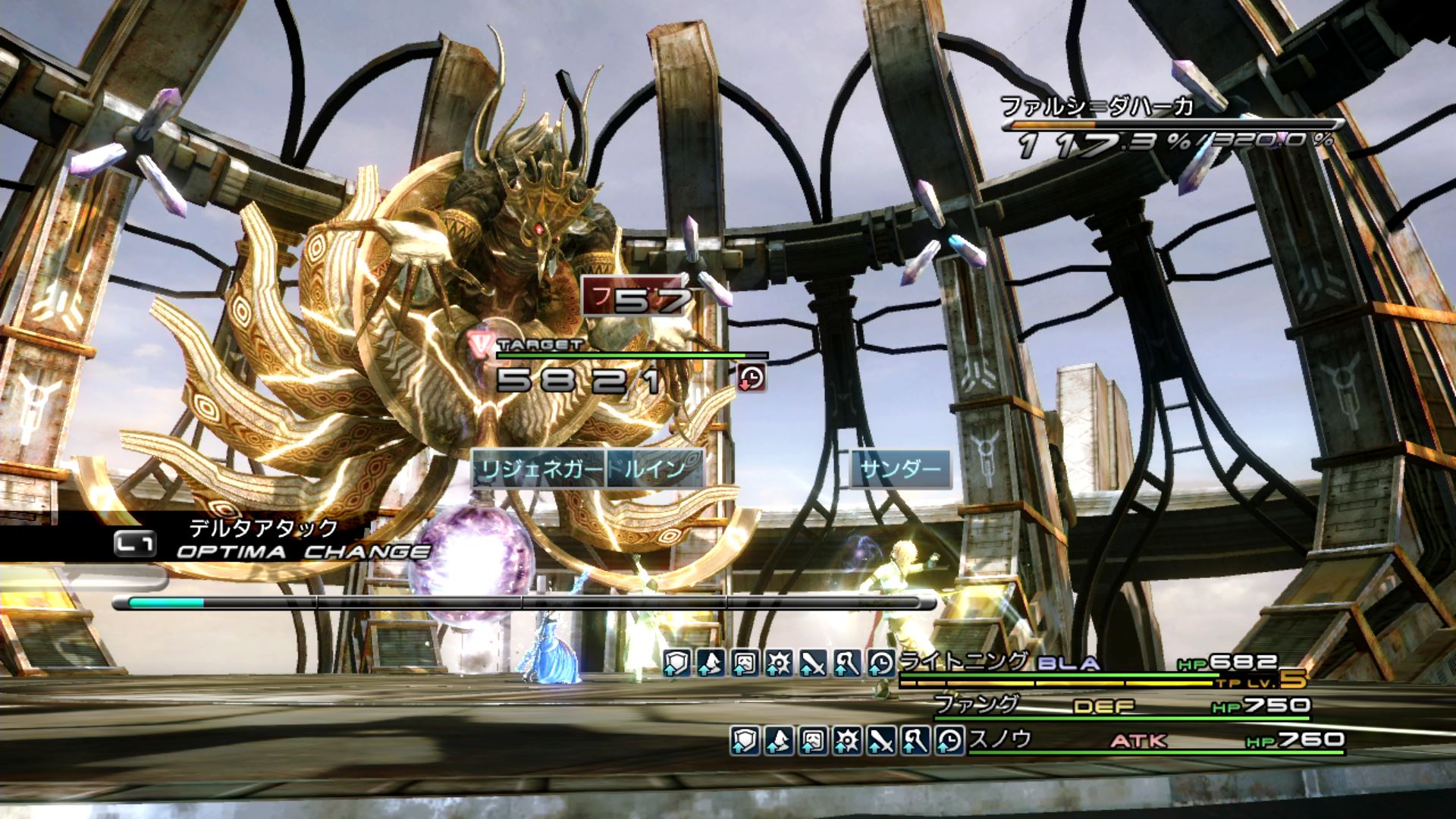Select ライトニング in the party list
Screen dimensions: 1456x819
pyautogui.click(x=963, y=662)
